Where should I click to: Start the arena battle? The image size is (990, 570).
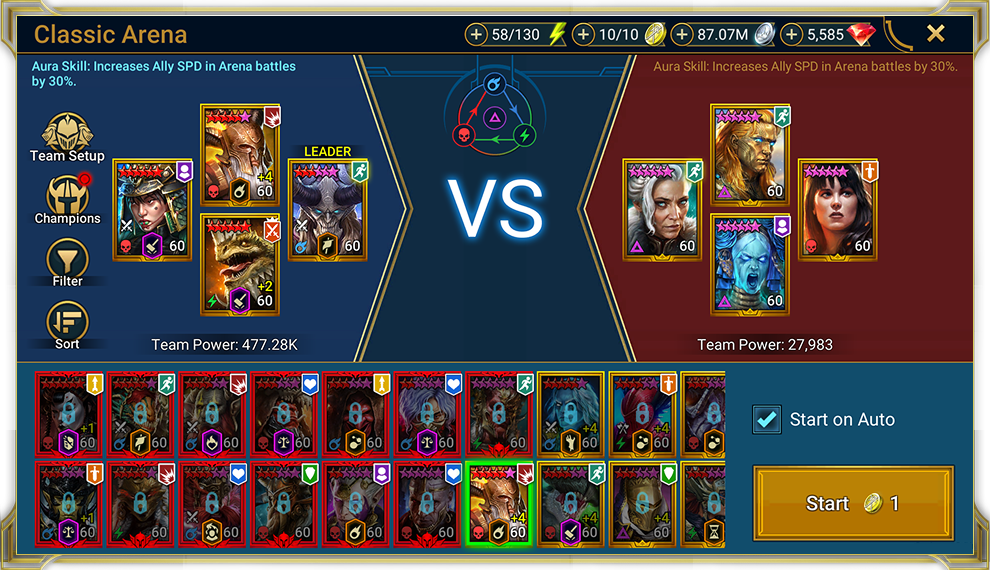tap(852, 503)
